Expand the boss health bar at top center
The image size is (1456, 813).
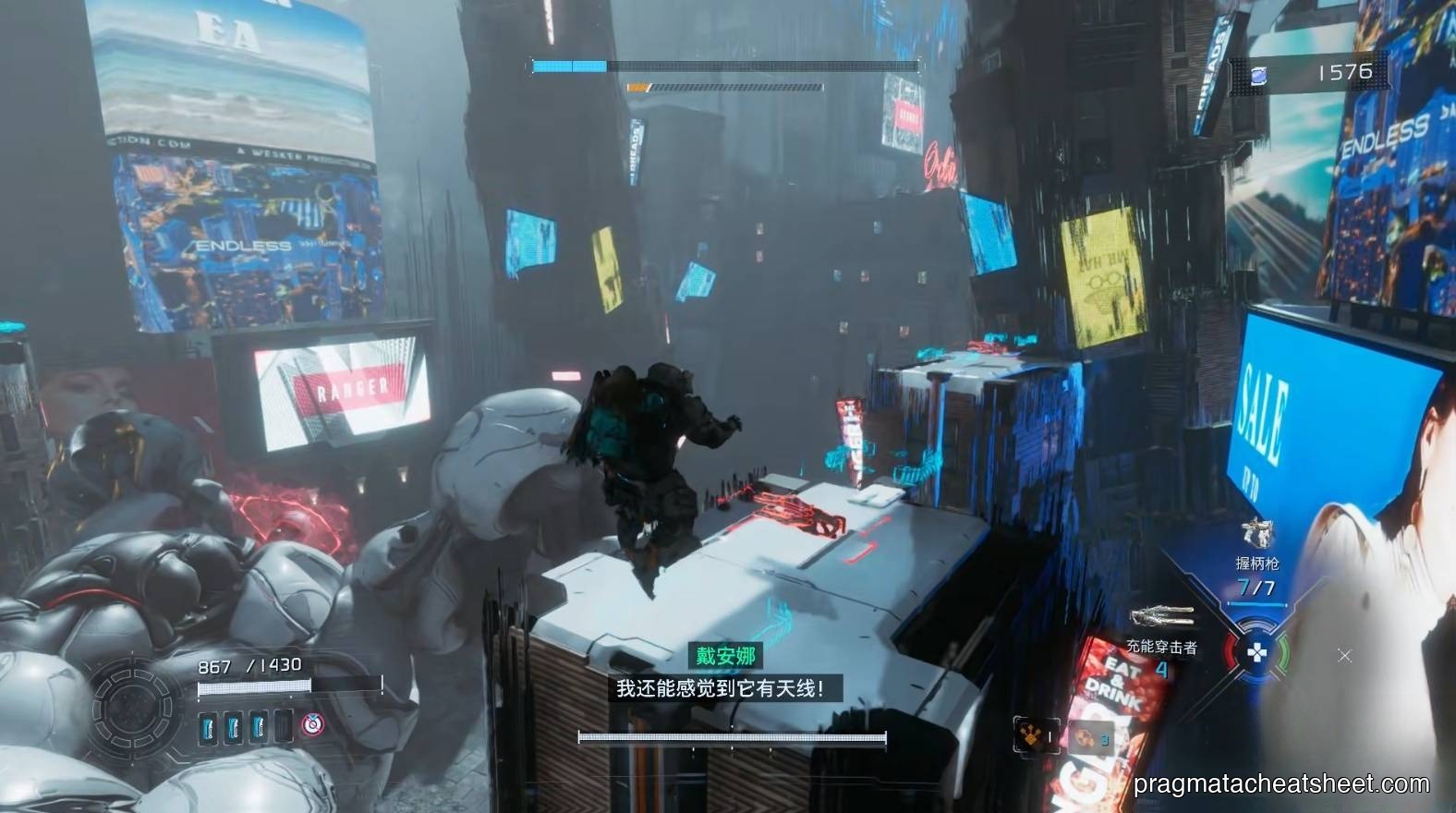click(x=725, y=66)
